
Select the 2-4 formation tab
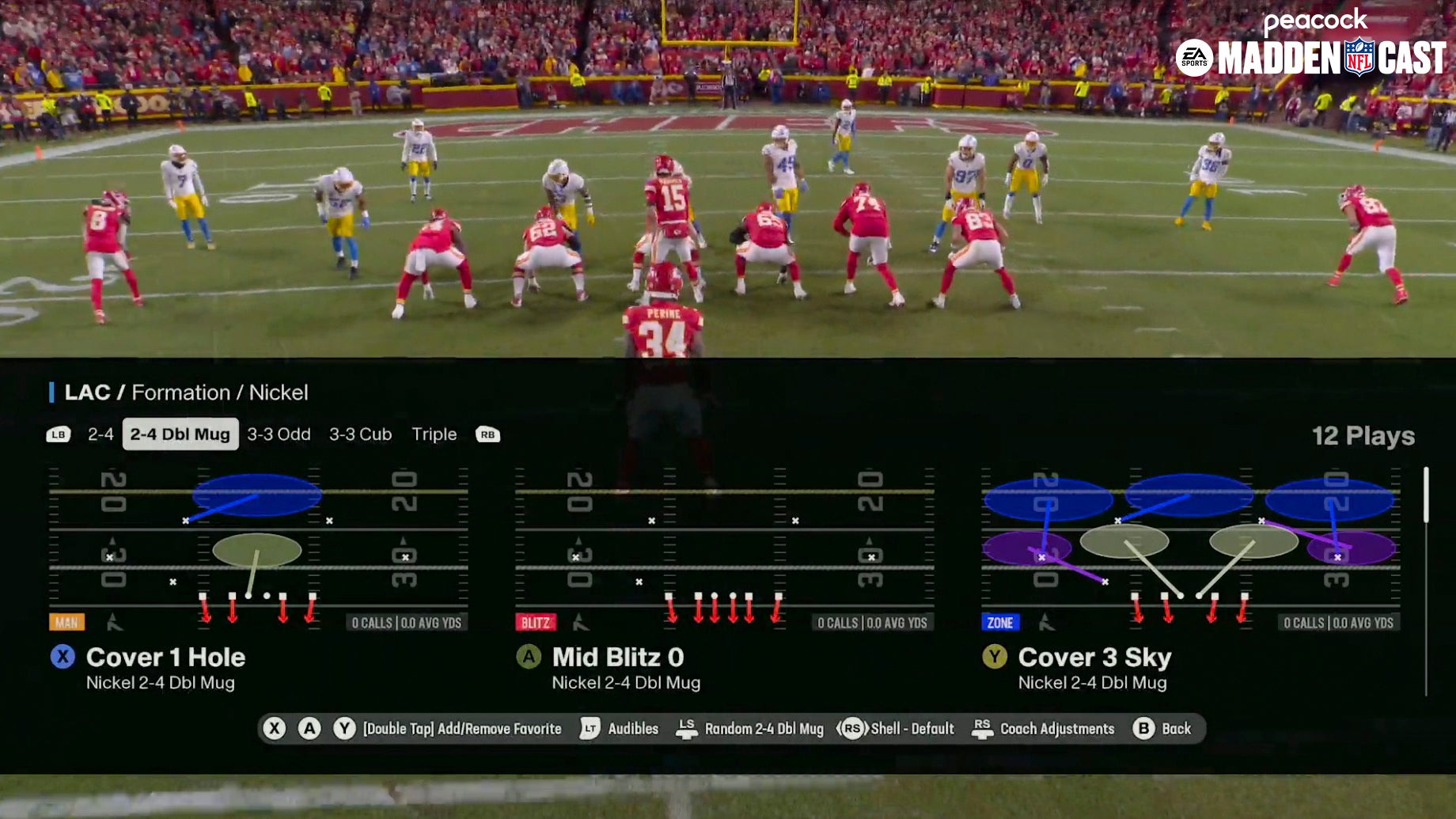[x=101, y=434]
